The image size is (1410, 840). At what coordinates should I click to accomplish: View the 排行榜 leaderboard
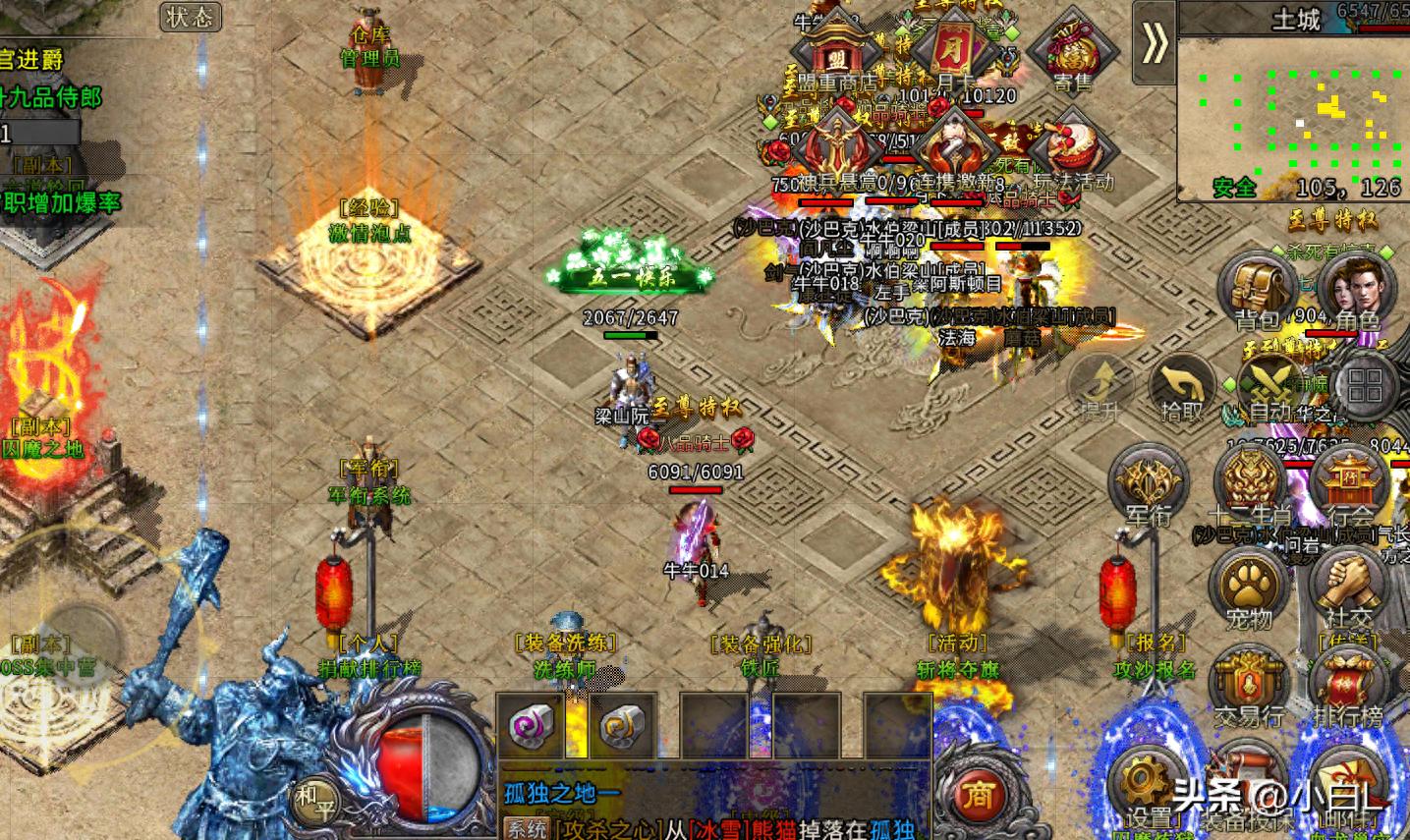tap(1350, 686)
